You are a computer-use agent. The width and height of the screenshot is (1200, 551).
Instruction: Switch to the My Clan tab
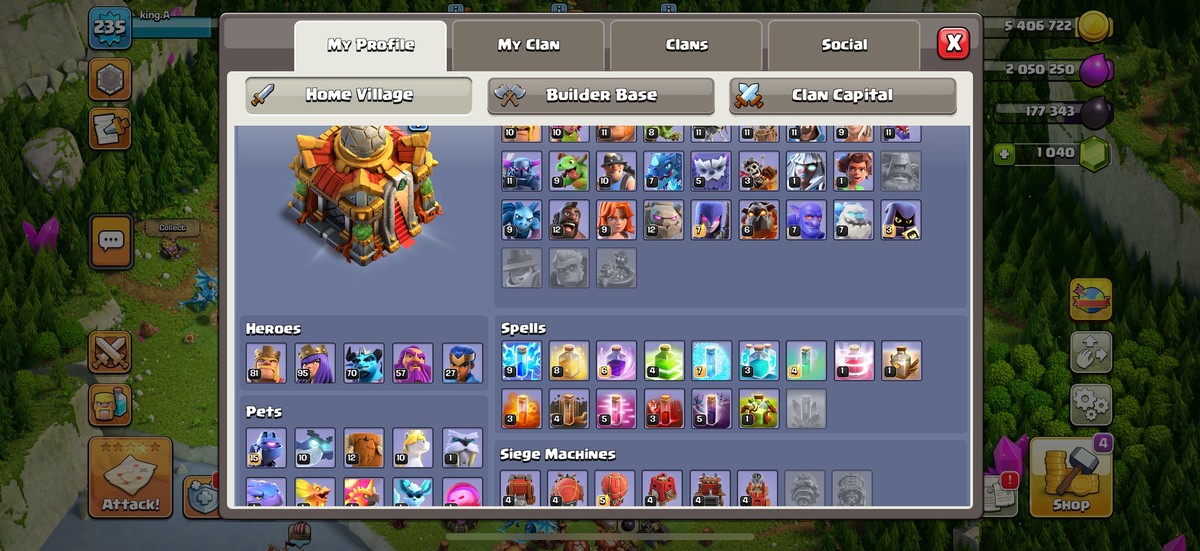[x=528, y=45]
